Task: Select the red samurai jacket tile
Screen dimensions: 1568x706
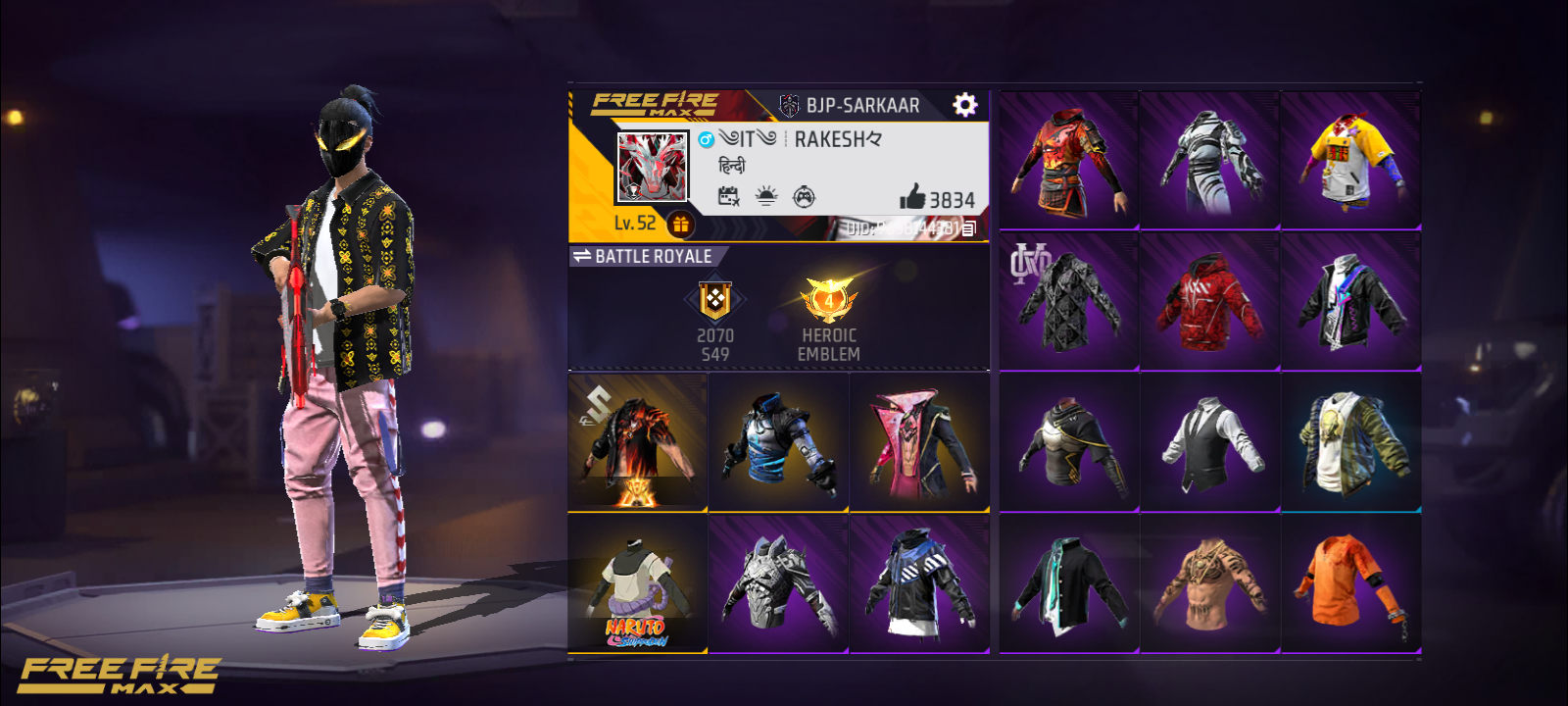Action: pos(1069,161)
